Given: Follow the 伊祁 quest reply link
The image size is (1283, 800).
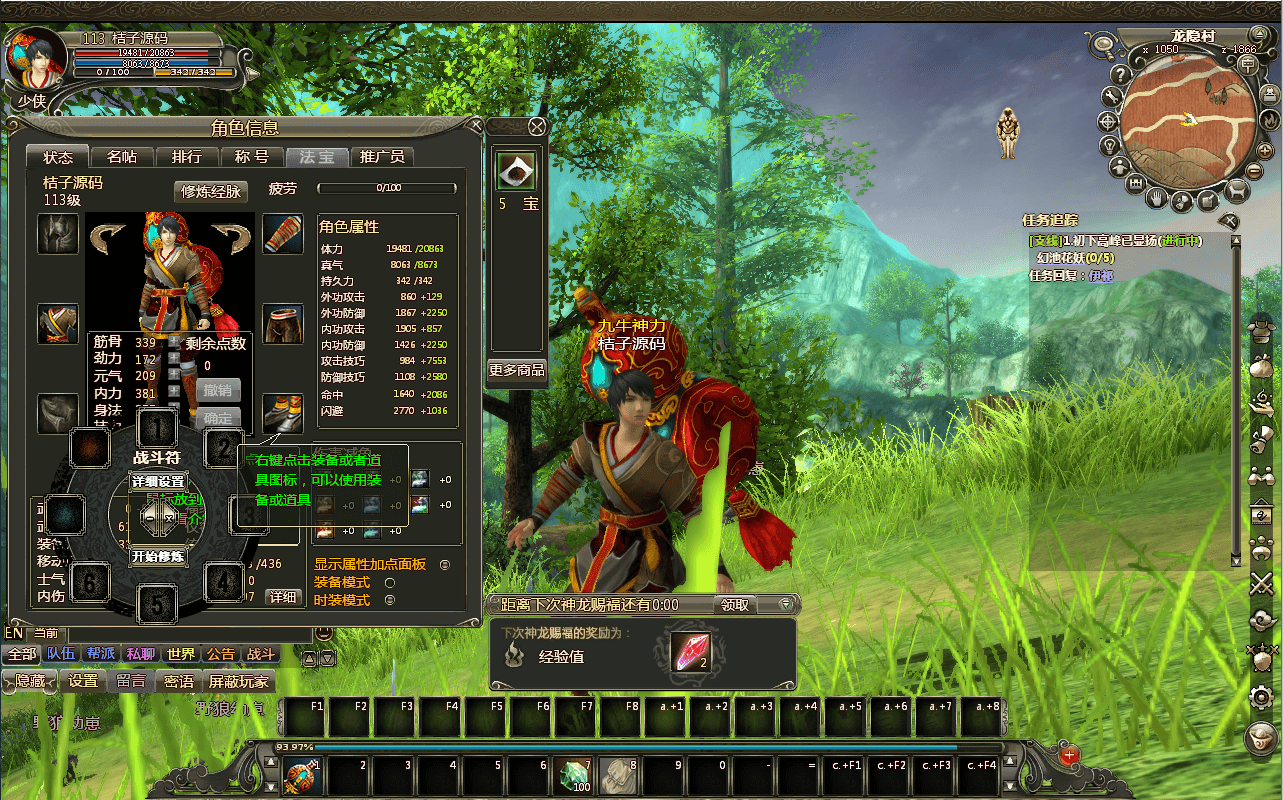Looking at the screenshot, I should [x=1100, y=276].
